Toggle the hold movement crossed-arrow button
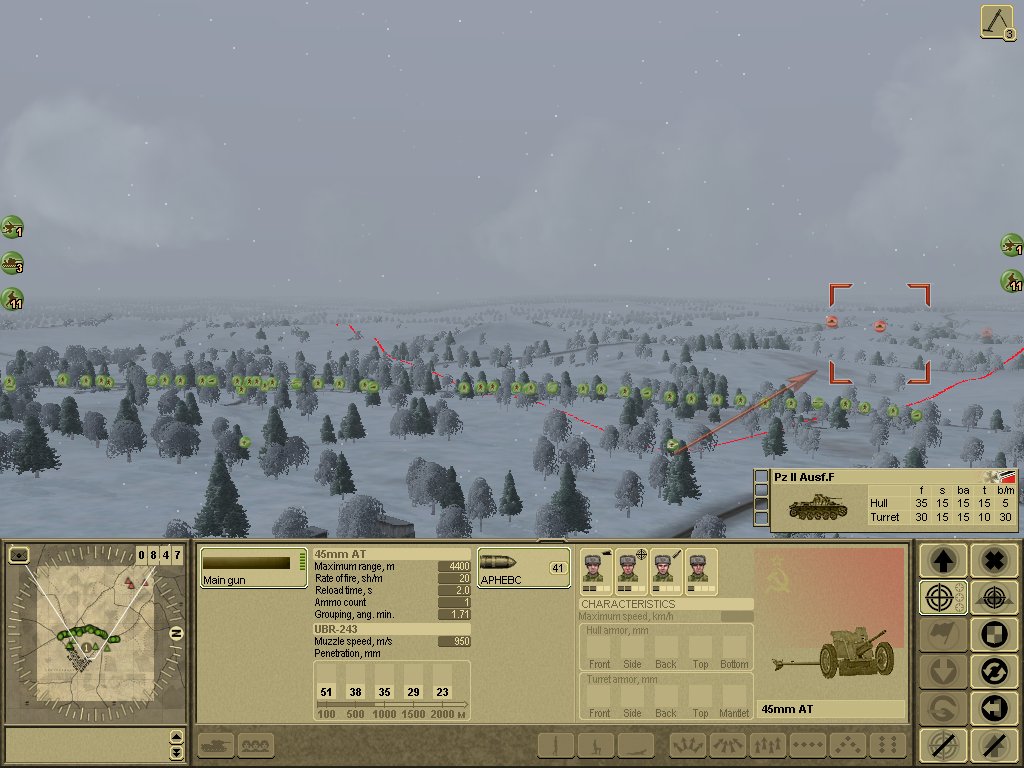1024x768 pixels. pos(993,745)
